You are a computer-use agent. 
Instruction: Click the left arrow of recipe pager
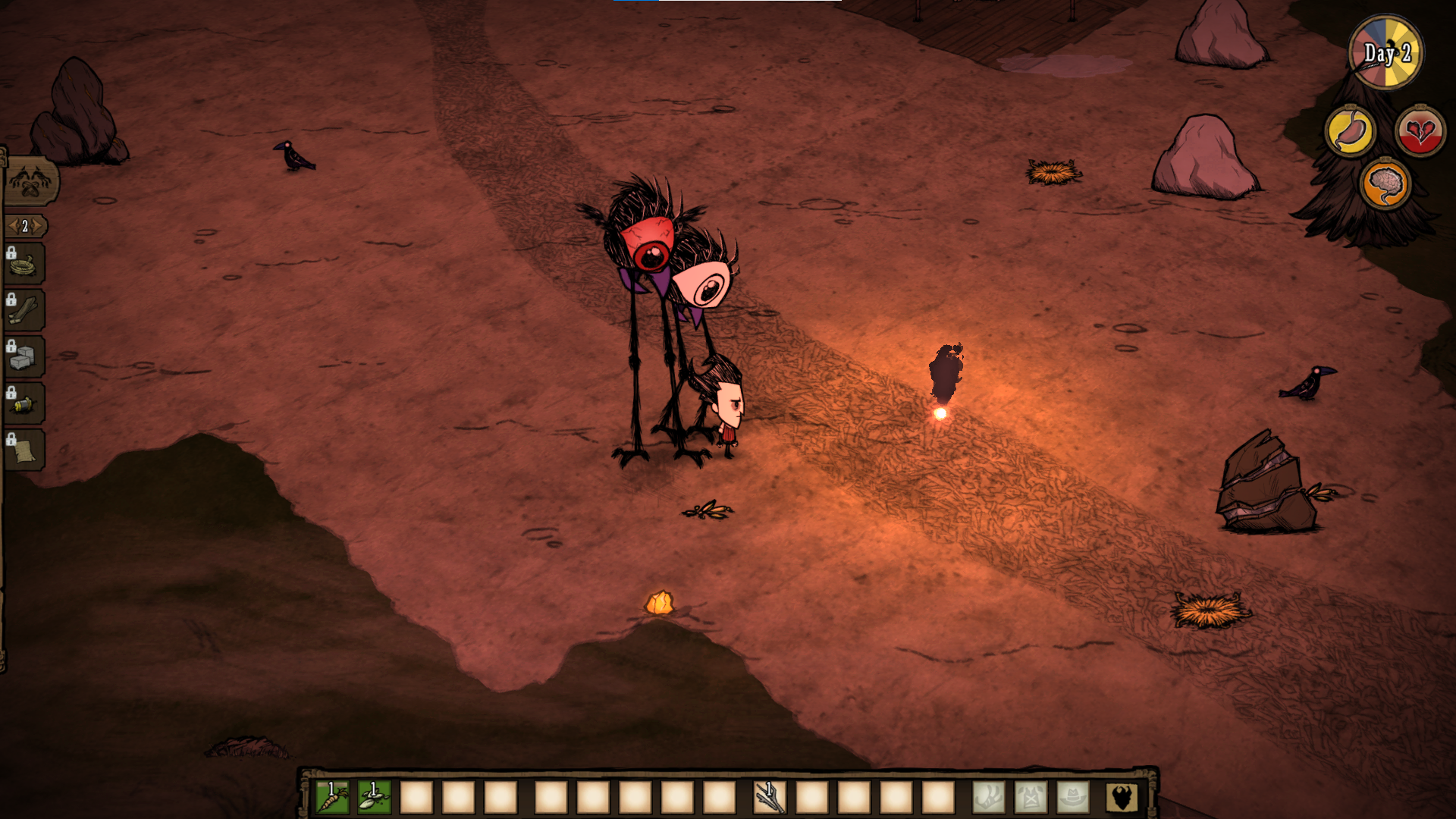[x=12, y=226]
